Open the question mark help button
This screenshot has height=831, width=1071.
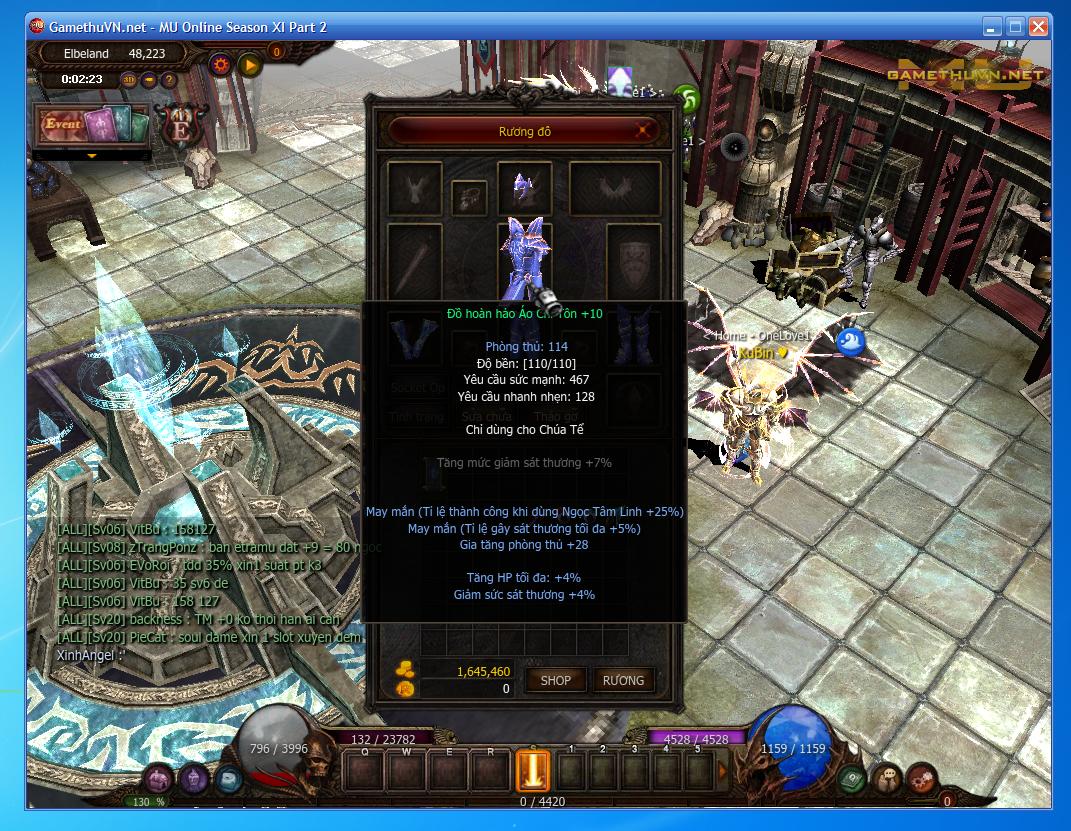(169, 79)
